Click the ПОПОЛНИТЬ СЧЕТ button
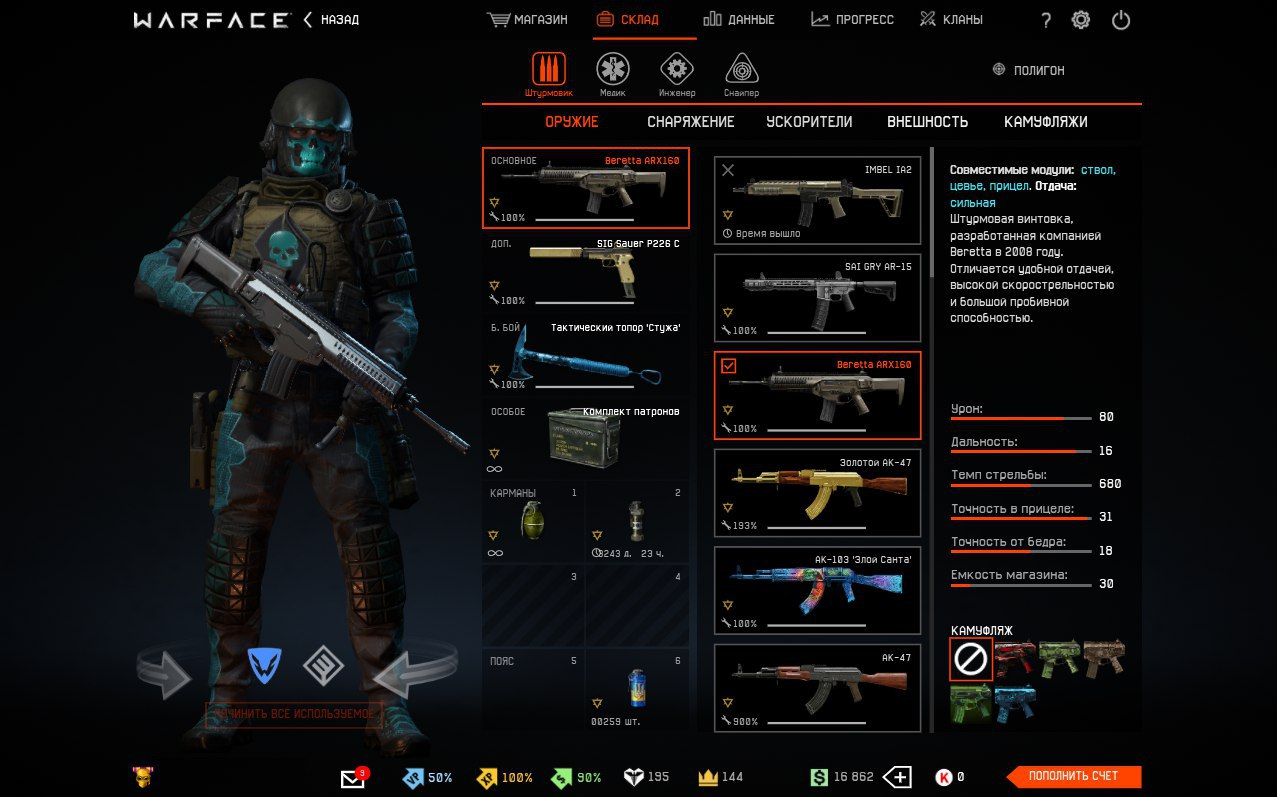 (x=1072, y=776)
